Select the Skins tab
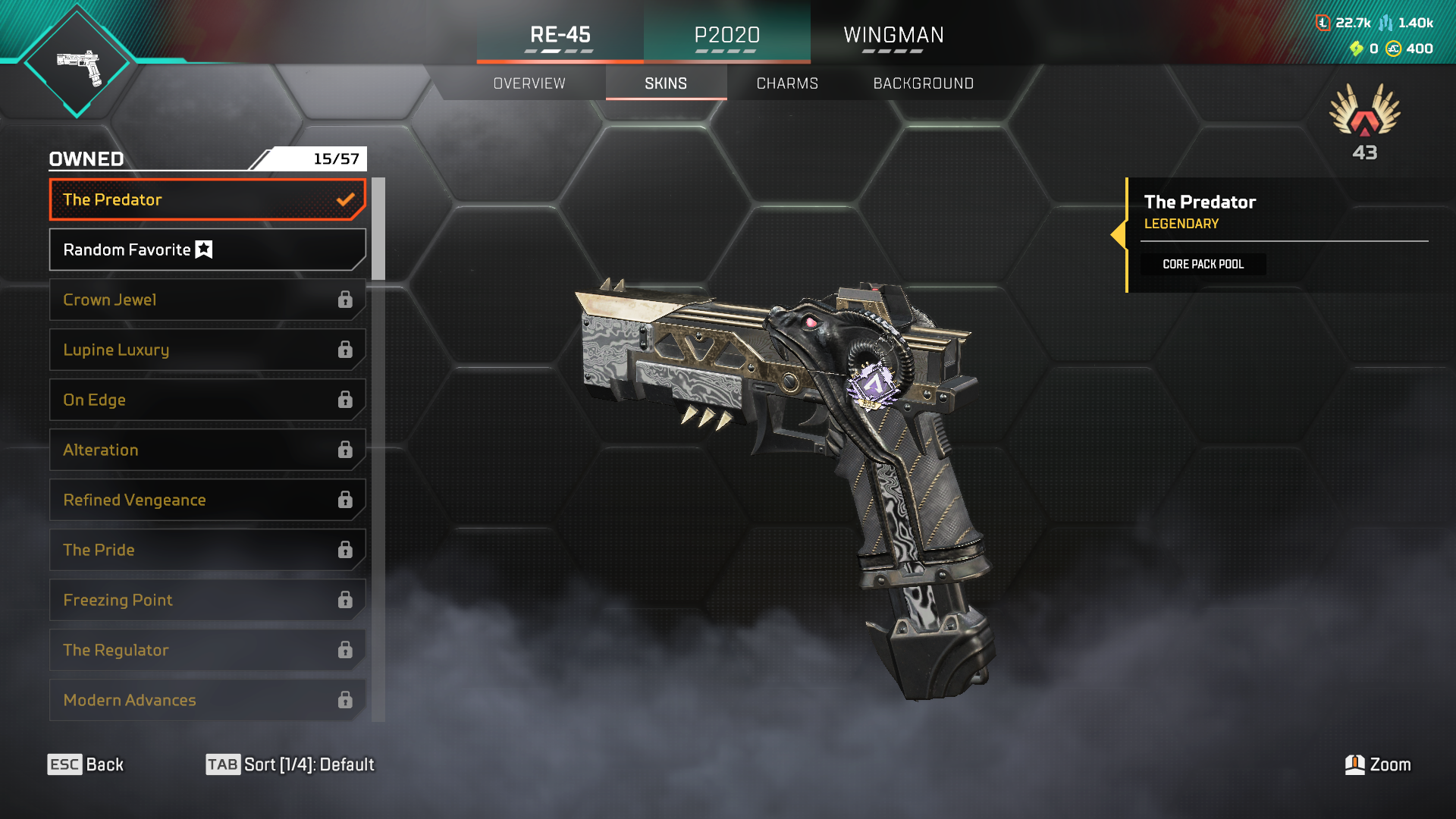Screen dimensions: 1456x819 point(666,83)
